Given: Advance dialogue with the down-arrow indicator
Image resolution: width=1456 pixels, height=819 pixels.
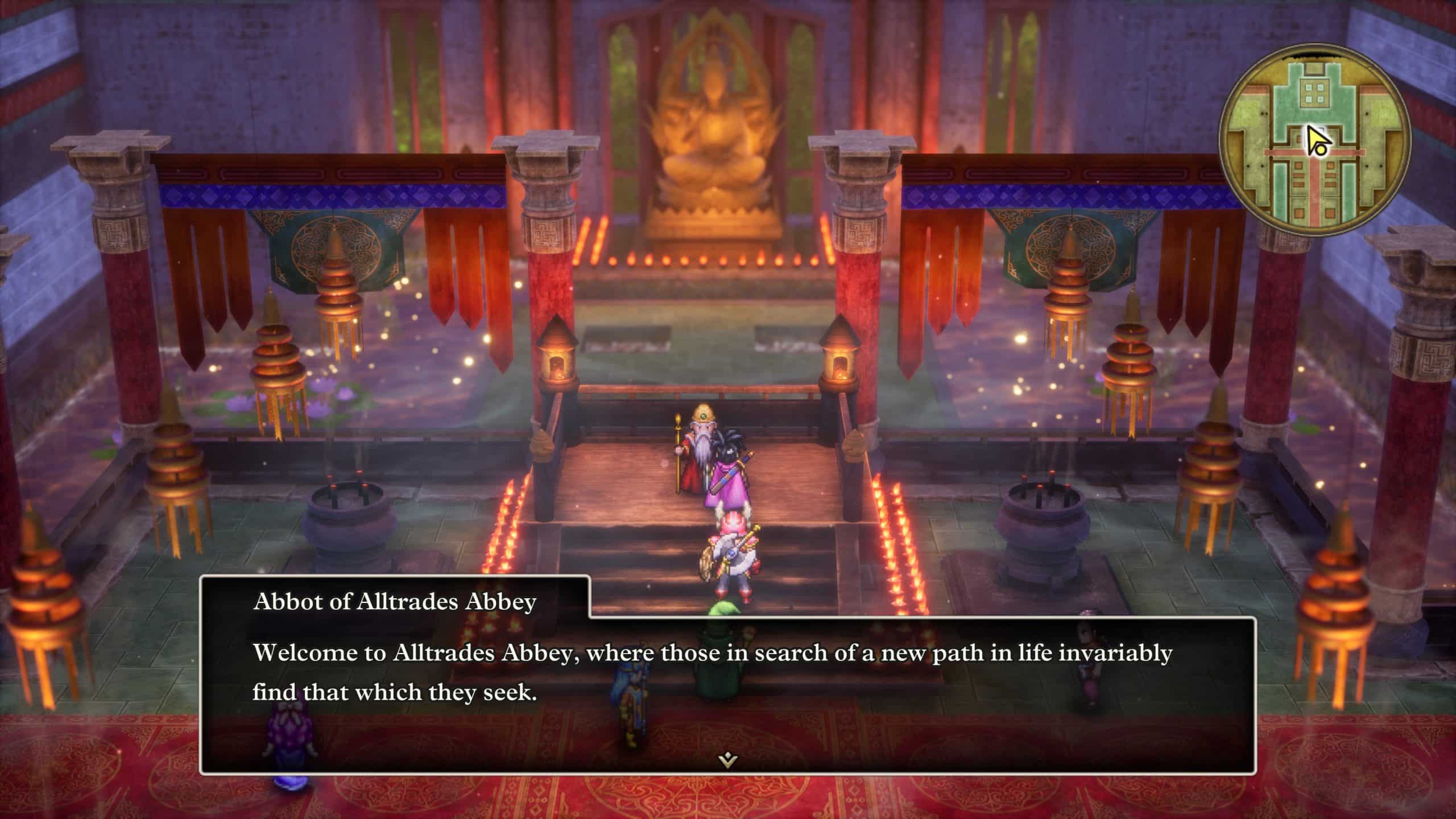Looking at the screenshot, I should pos(727,759).
